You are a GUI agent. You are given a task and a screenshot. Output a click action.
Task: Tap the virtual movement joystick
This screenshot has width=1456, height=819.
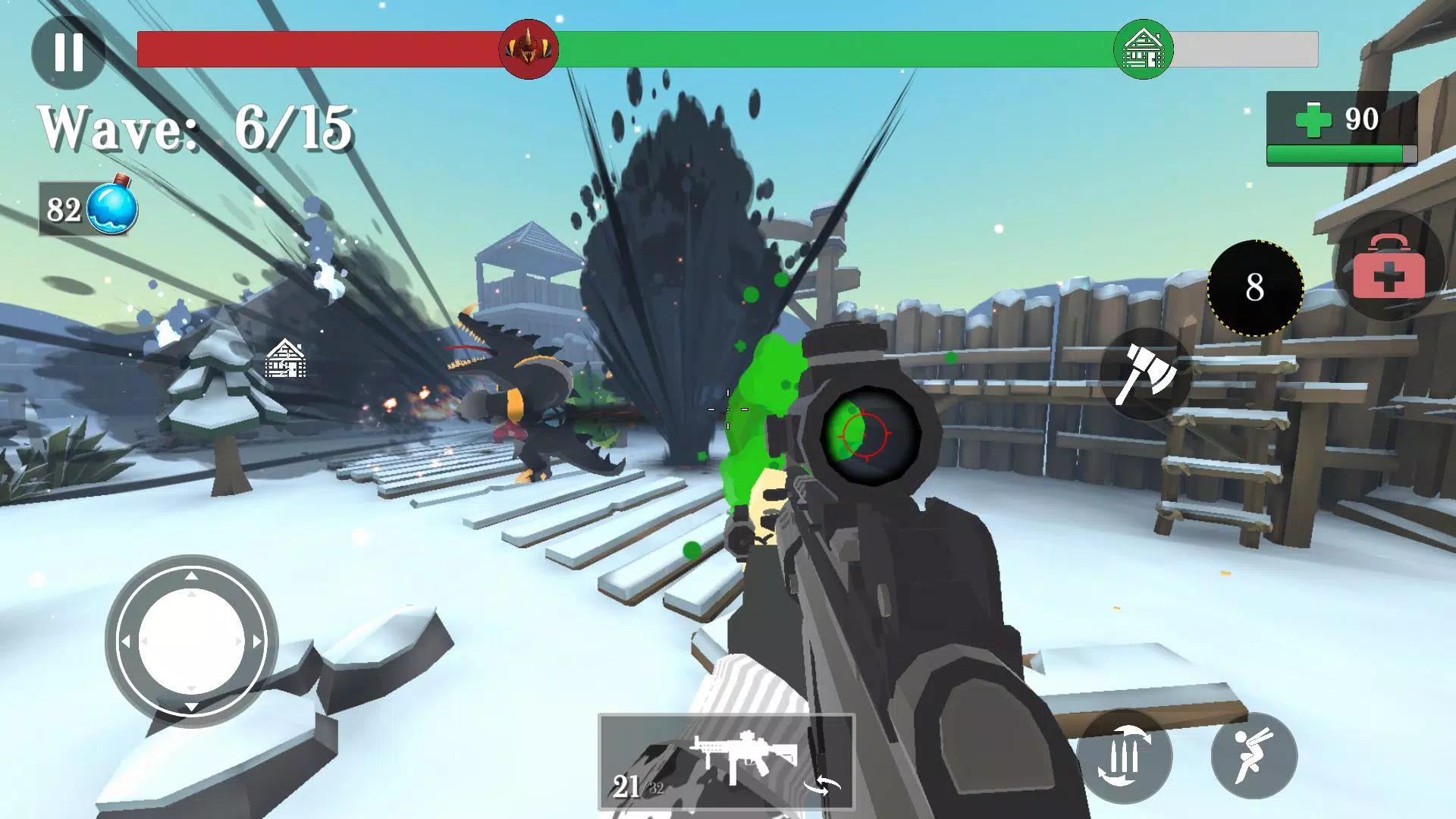[x=192, y=642]
